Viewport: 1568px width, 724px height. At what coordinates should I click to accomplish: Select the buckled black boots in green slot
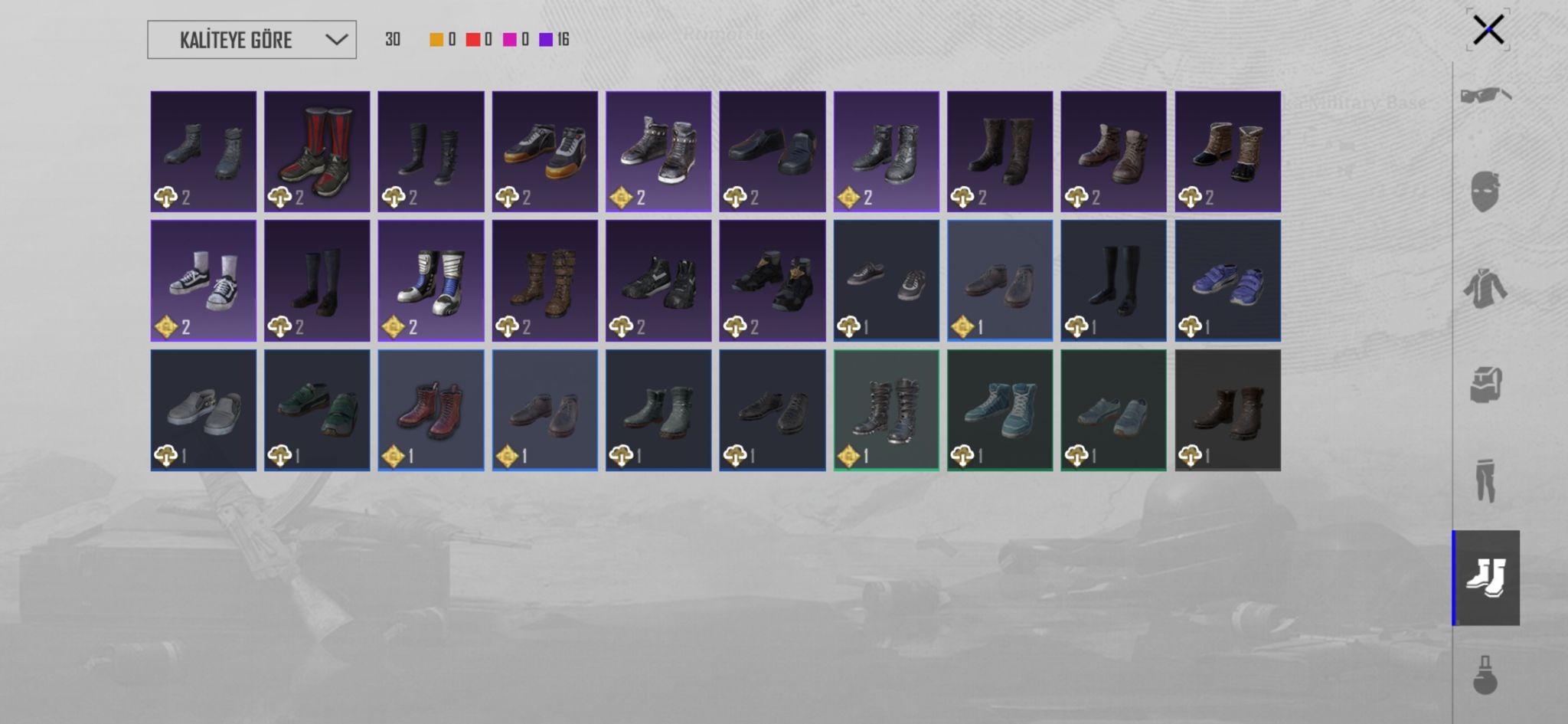886,410
